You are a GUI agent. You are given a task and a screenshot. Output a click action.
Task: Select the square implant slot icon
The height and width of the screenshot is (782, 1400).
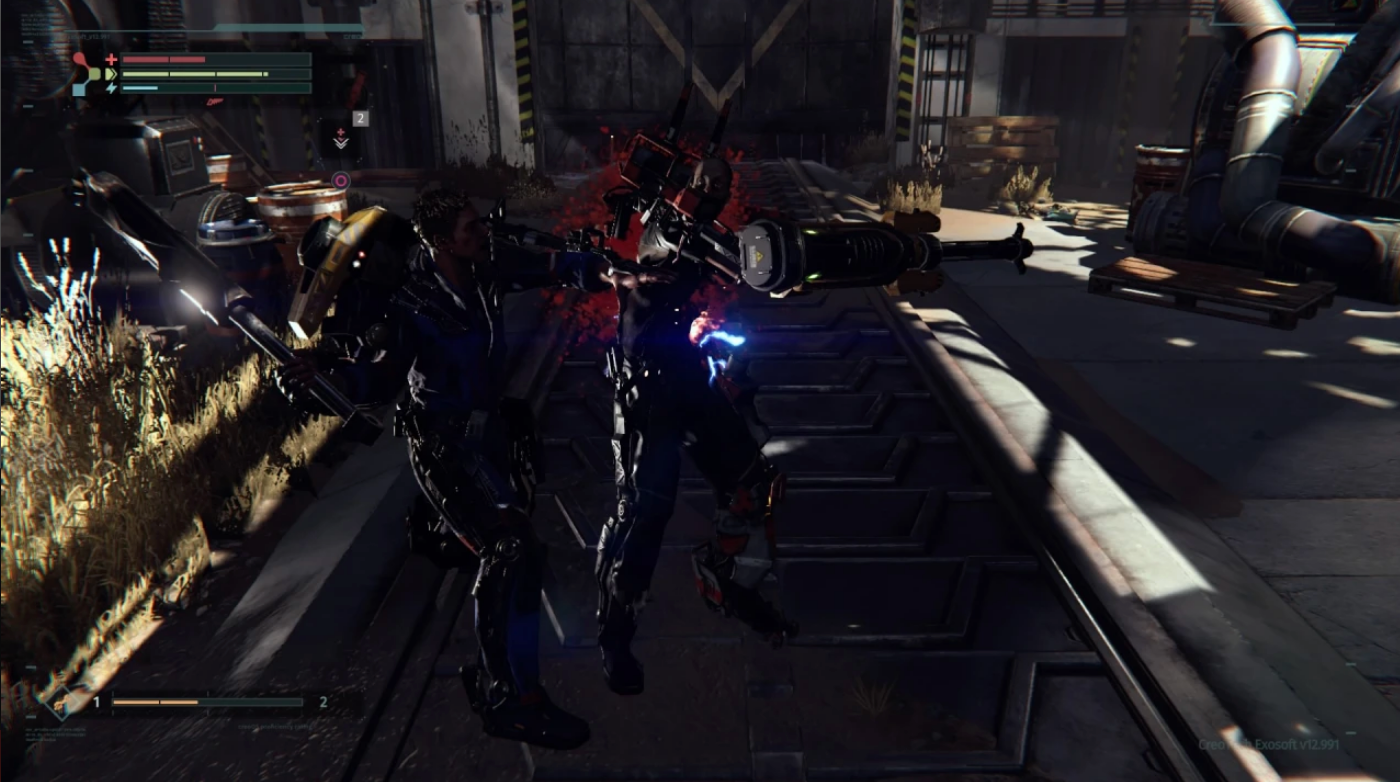click(79, 88)
